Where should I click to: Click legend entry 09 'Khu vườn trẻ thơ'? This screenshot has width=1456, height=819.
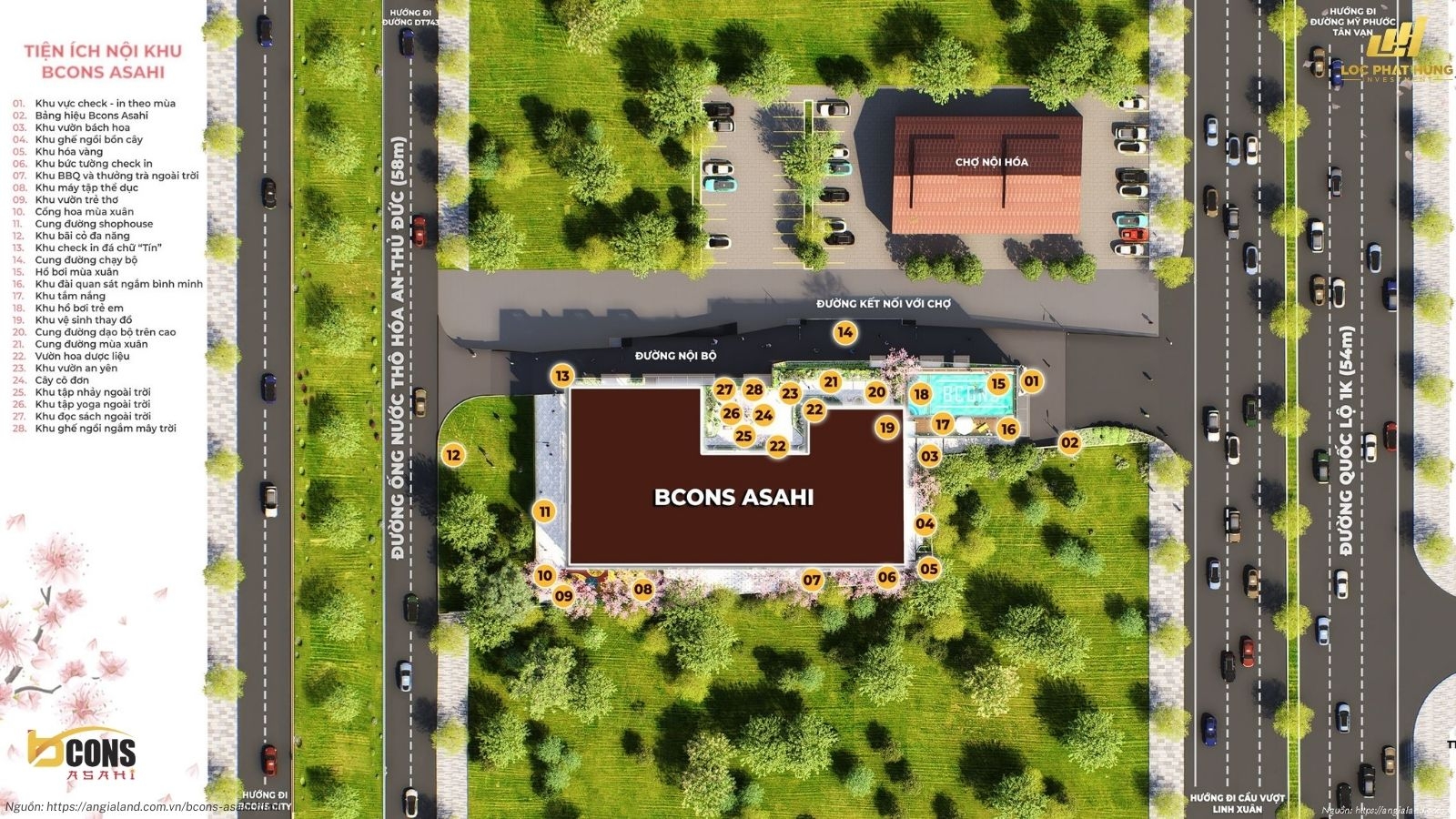(x=76, y=200)
